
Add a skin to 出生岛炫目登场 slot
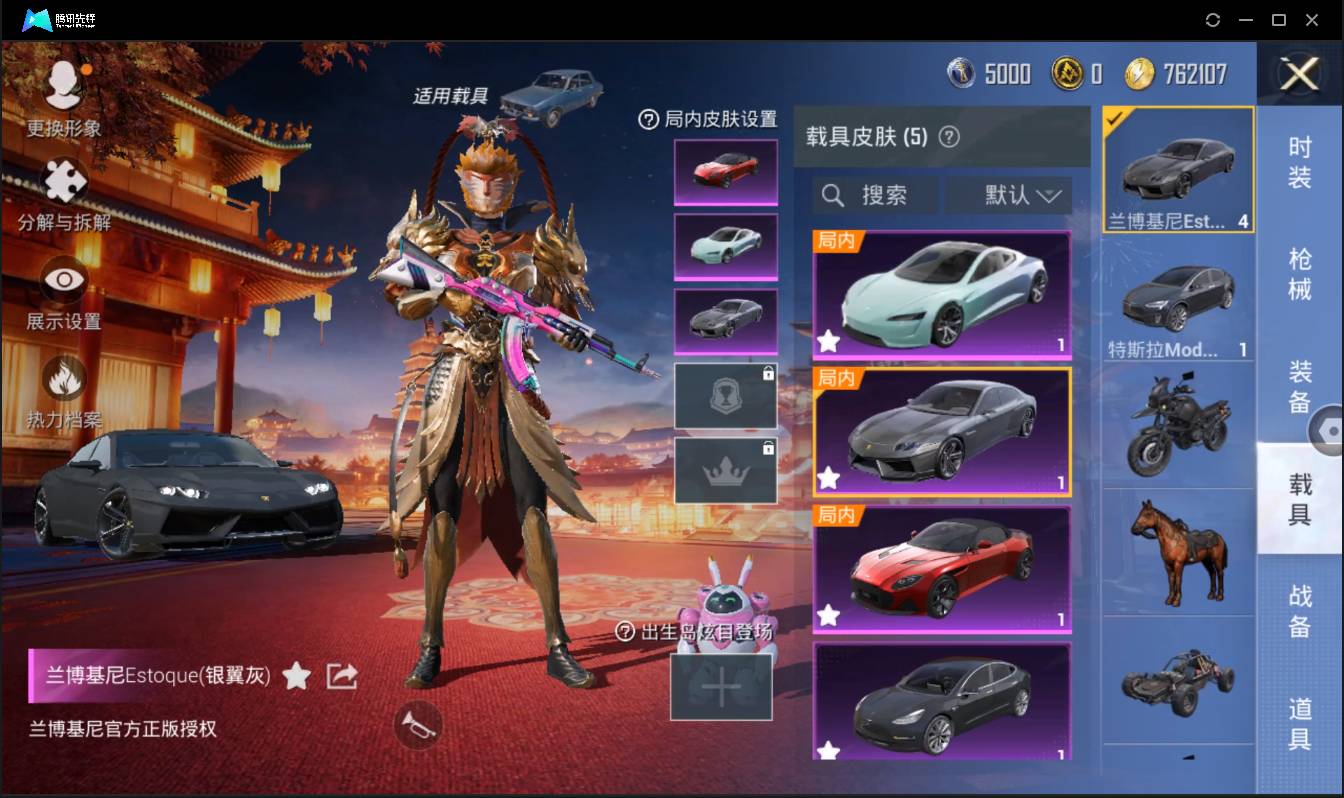pyautogui.click(x=721, y=688)
